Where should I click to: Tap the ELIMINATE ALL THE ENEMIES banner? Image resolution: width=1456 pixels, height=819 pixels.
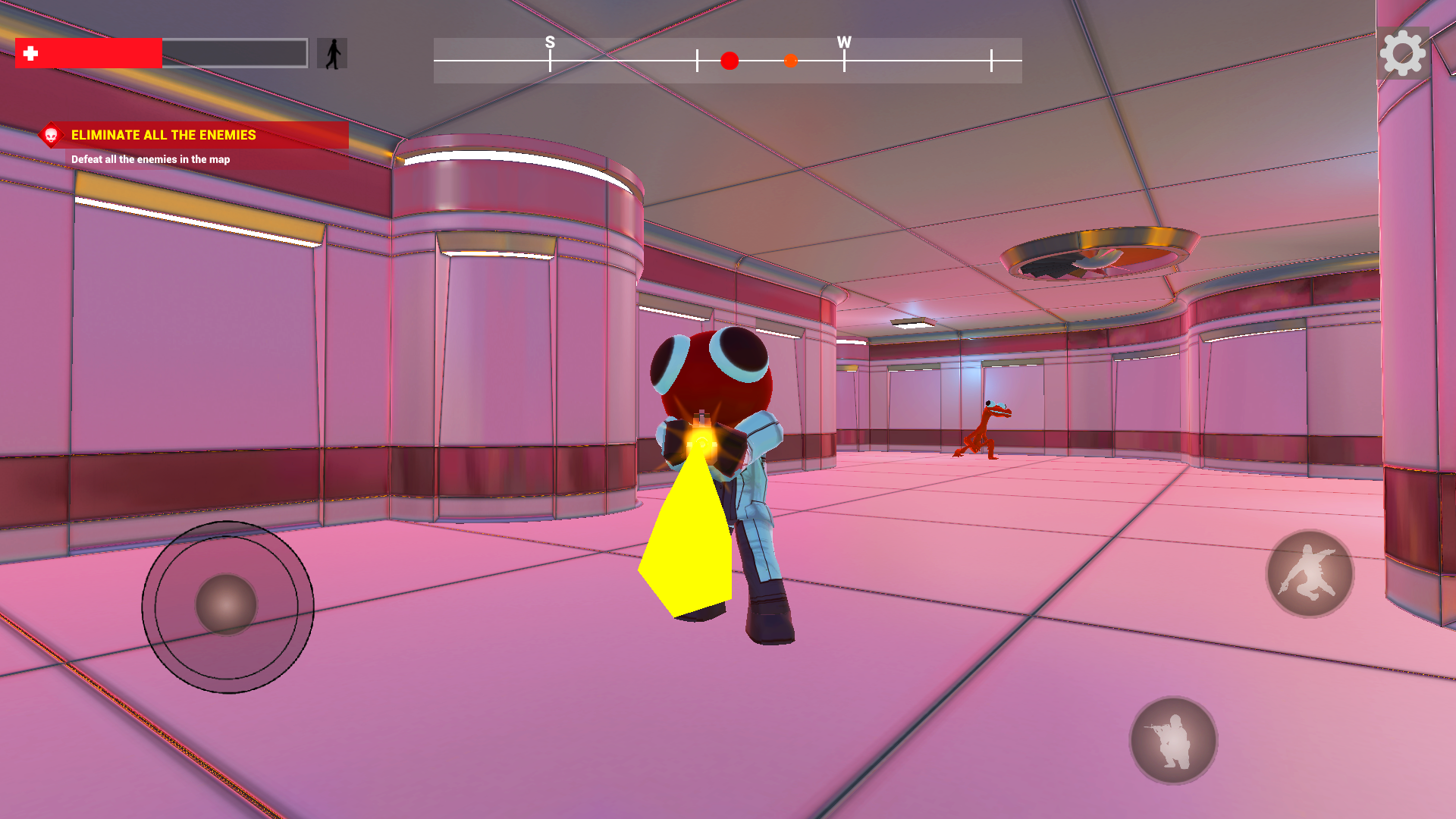pos(163,136)
